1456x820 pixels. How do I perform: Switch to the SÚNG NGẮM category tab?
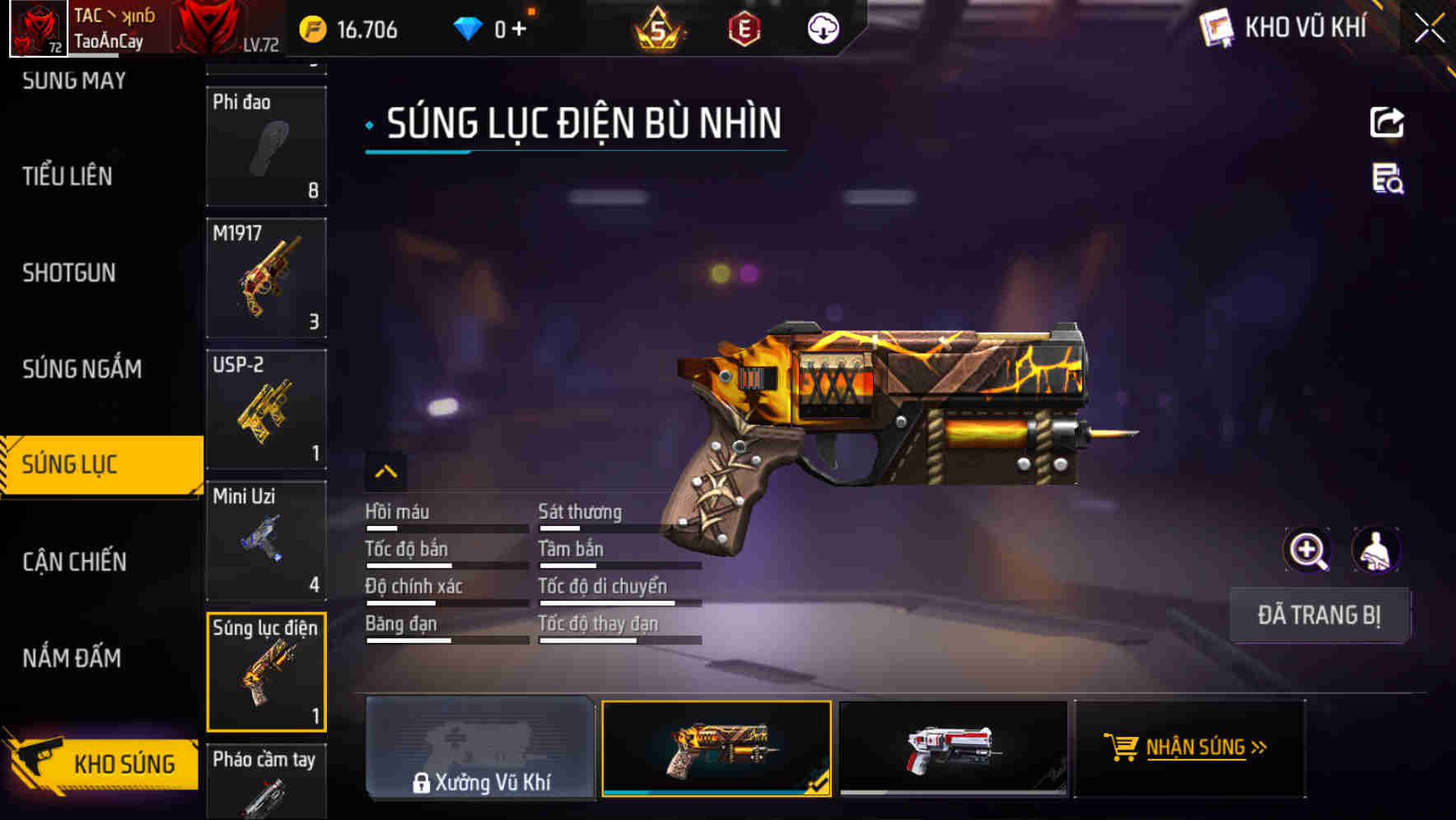click(82, 369)
